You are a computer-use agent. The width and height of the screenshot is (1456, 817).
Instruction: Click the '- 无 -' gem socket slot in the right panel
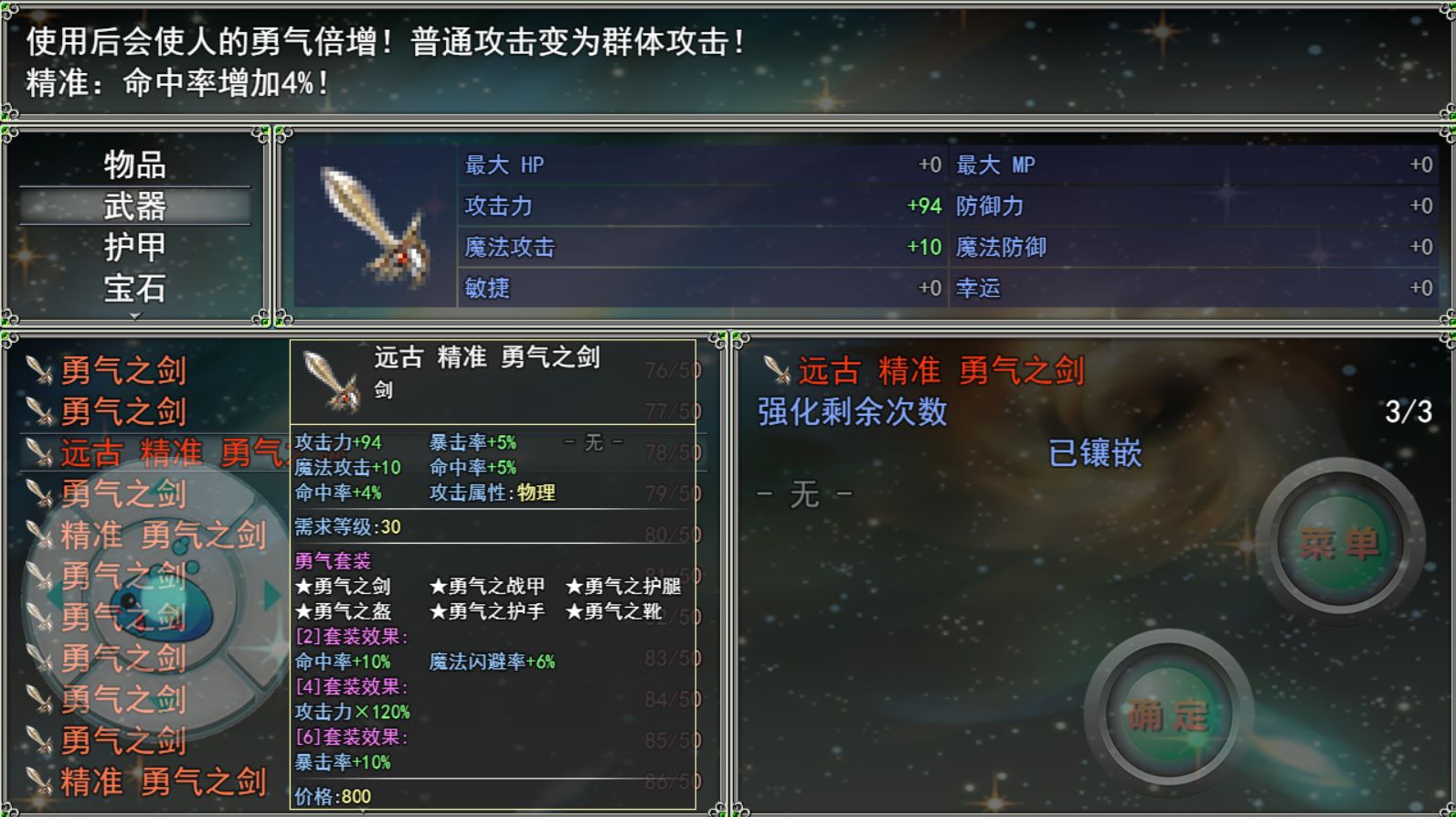click(802, 494)
